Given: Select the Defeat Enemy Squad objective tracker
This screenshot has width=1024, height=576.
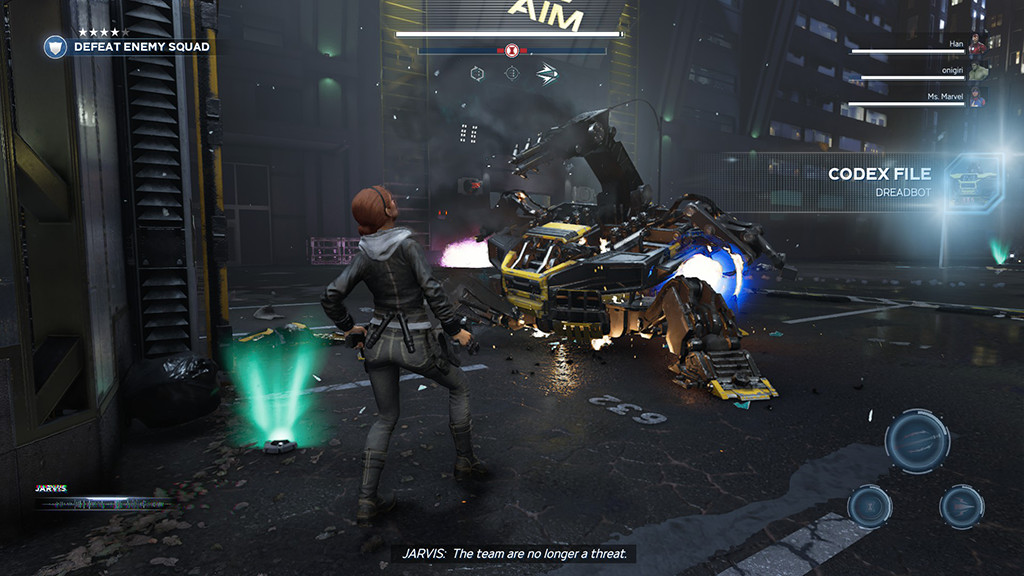Looking at the screenshot, I should [140, 46].
